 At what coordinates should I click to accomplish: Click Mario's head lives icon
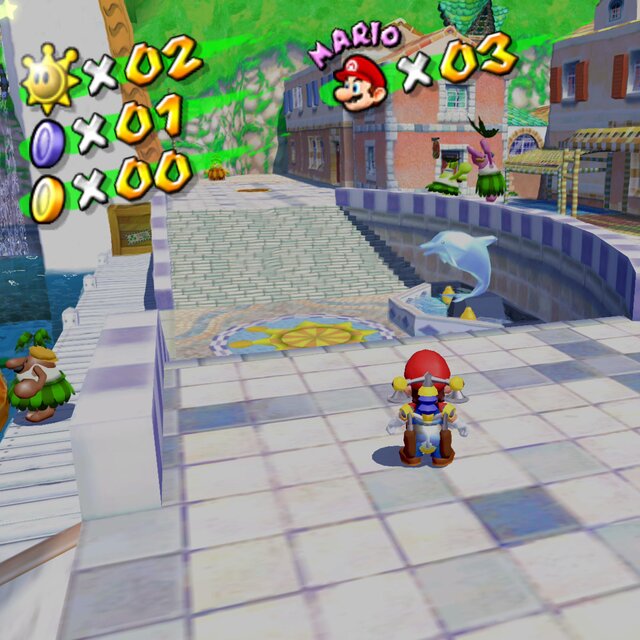coord(360,82)
